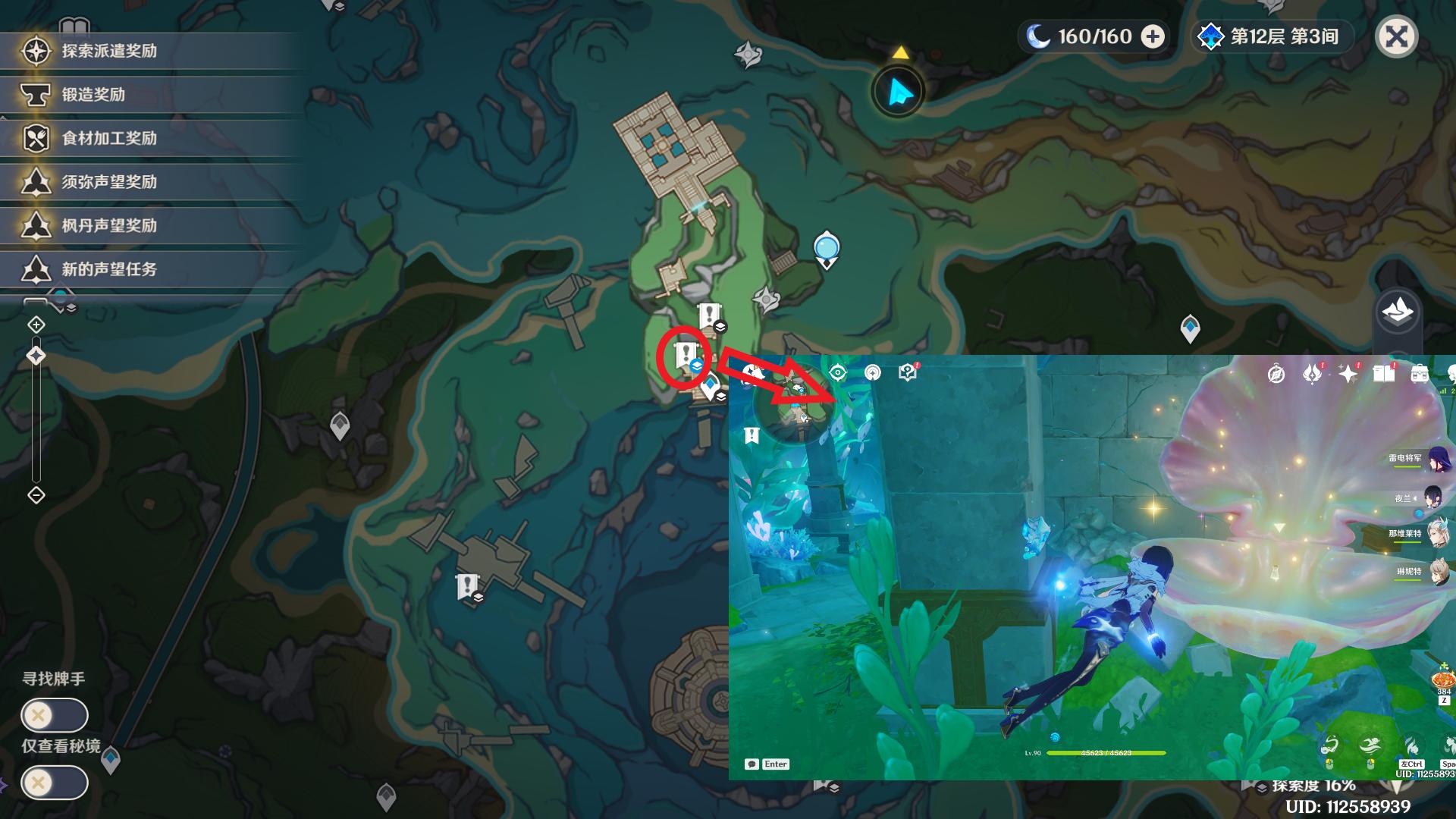This screenshot has width=1456, height=819.
Task: Open the 须弥声望奖励 entry
Action: (109, 182)
